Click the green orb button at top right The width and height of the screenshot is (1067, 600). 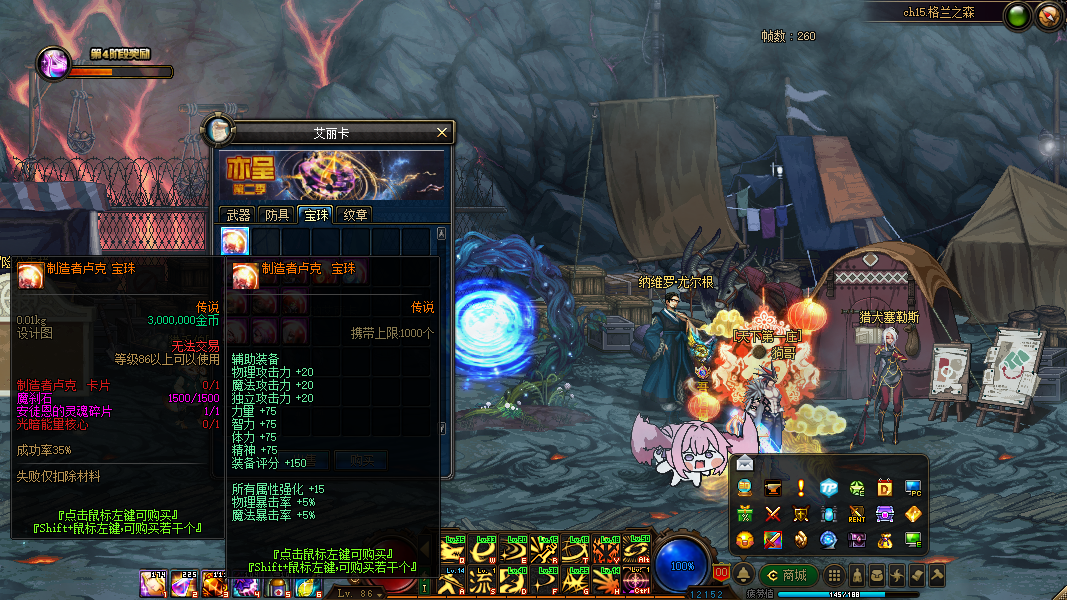[x=1018, y=15]
